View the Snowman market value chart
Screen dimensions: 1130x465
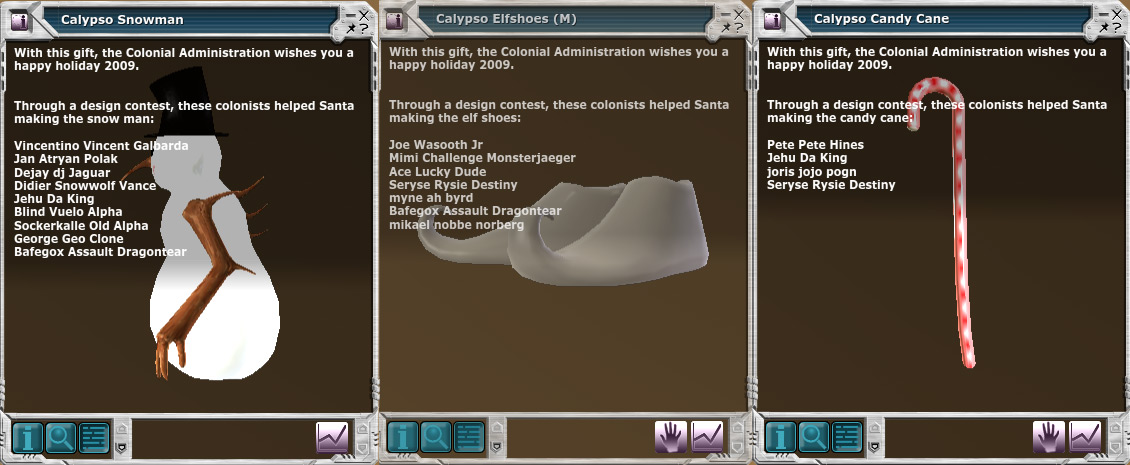(x=332, y=437)
